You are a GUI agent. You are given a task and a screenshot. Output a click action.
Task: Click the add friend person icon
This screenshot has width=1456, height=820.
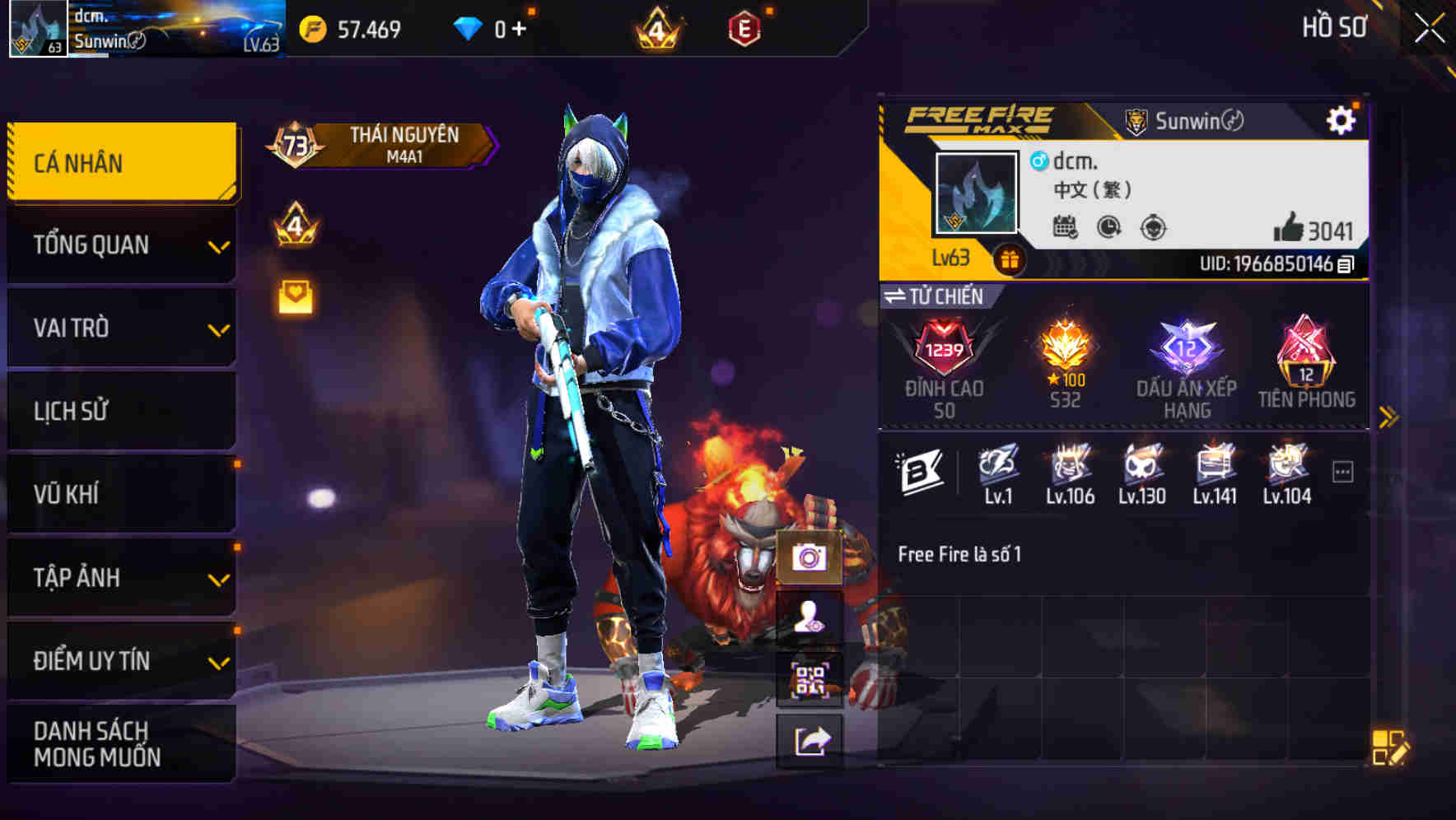click(x=810, y=618)
